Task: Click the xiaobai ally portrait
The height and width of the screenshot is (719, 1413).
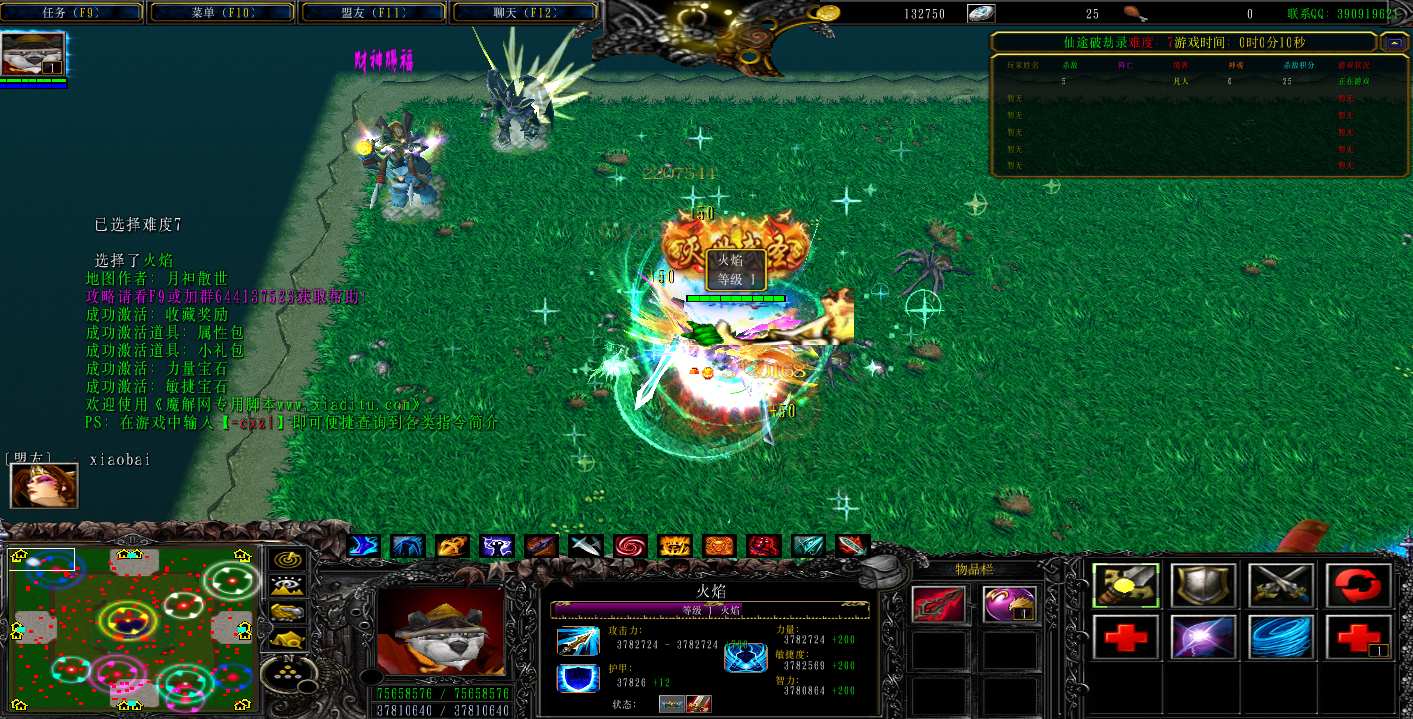Action: click(30, 485)
